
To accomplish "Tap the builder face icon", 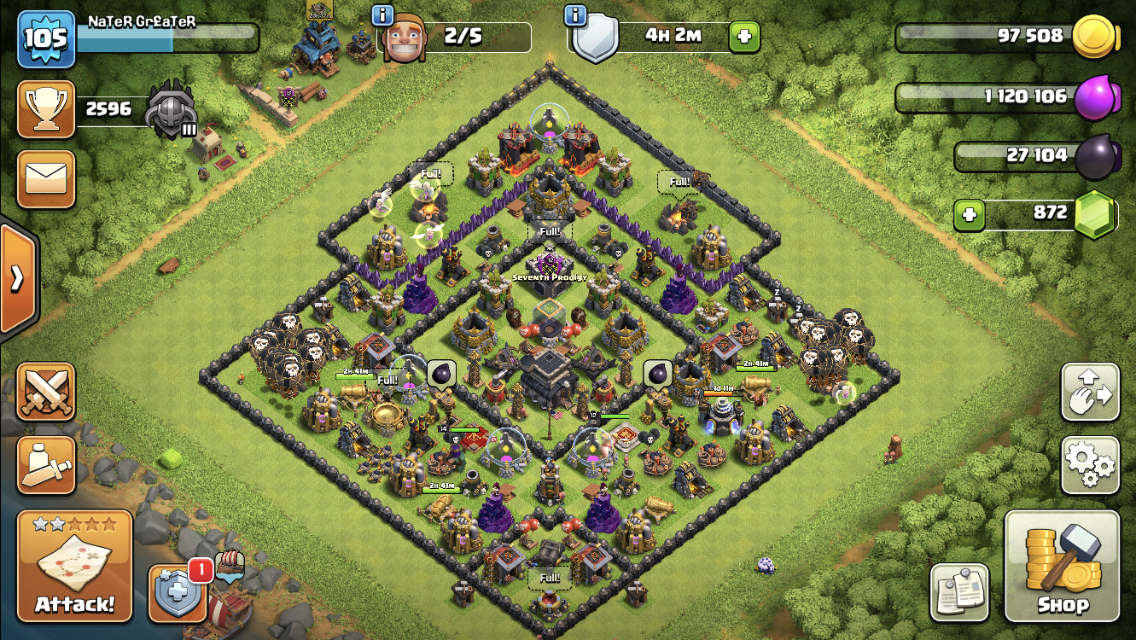I will pos(406,40).
